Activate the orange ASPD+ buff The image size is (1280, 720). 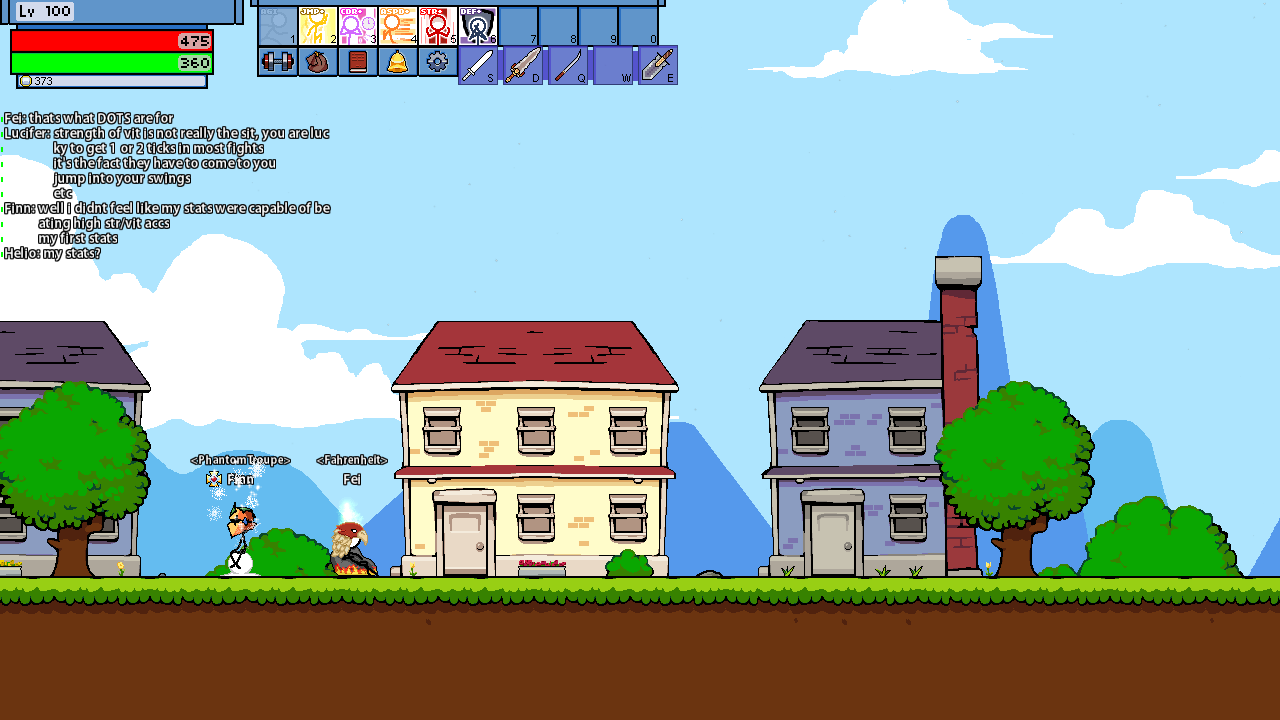coord(398,27)
